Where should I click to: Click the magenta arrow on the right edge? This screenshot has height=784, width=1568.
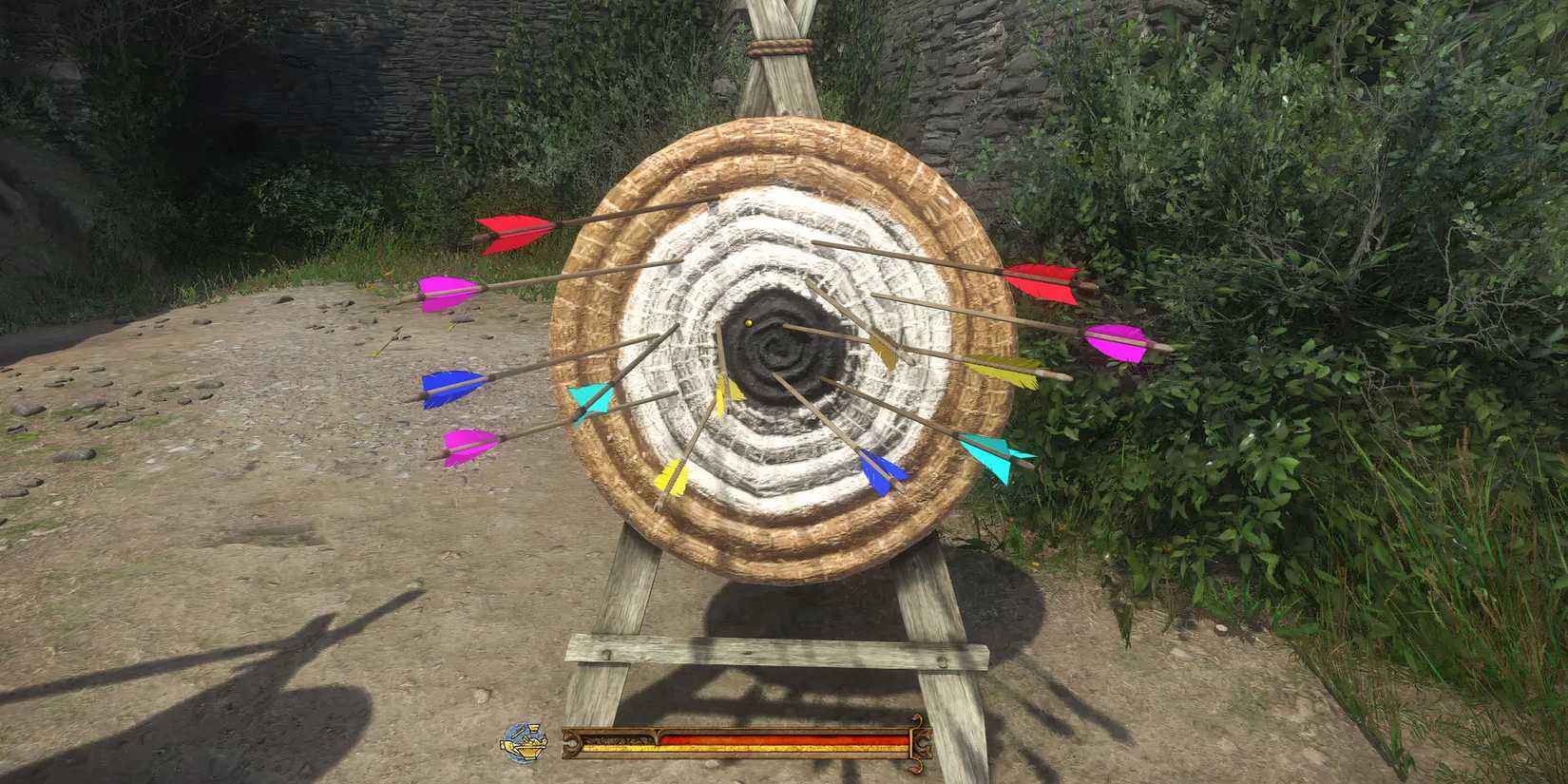point(1114,342)
